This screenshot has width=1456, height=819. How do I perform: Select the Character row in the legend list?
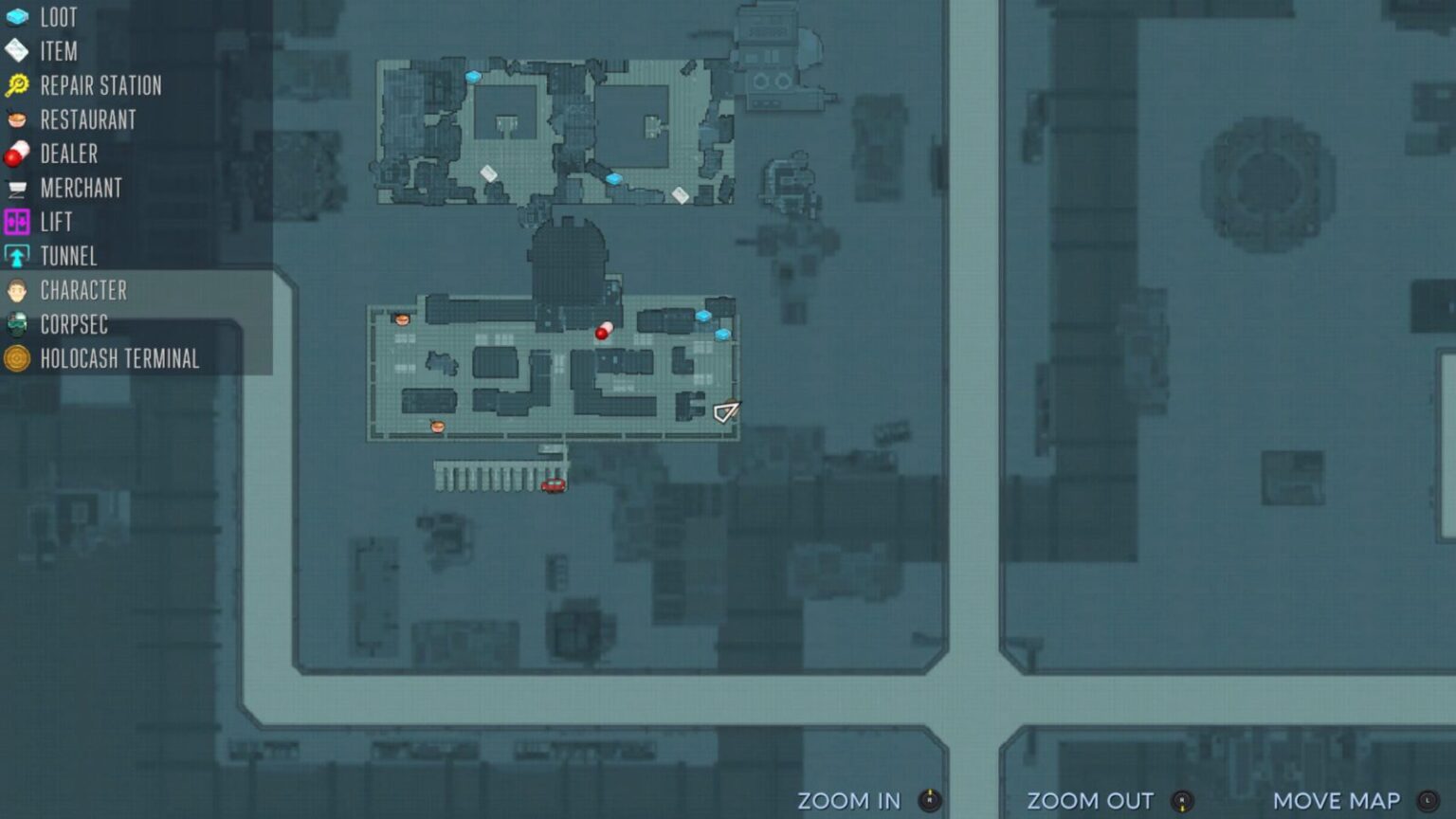[x=83, y=291]
